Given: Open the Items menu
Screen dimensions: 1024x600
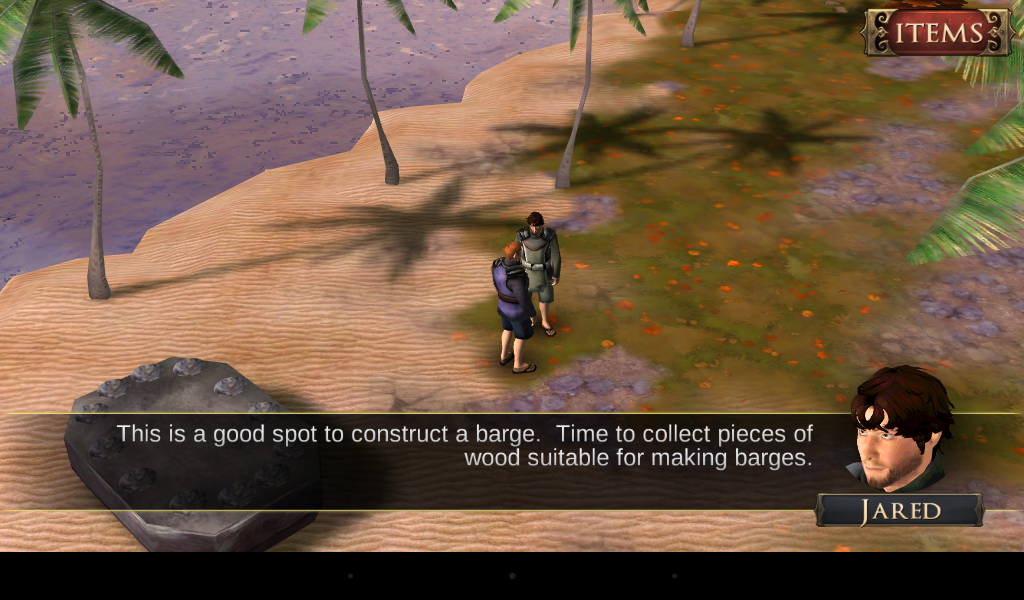Looking at the screenshot, I should tap(938, 33).
